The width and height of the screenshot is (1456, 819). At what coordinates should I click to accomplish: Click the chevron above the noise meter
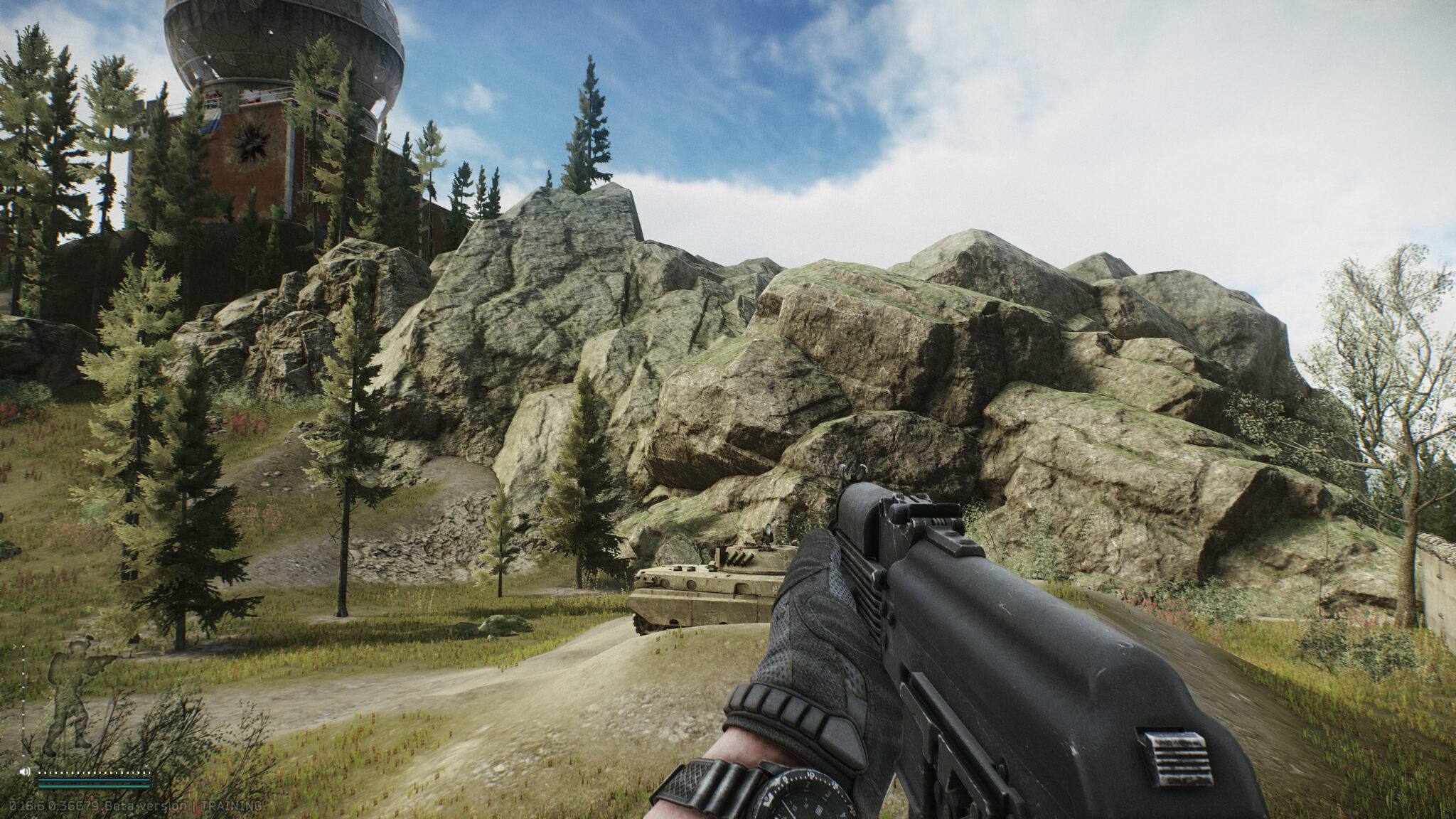pos(147,766)
